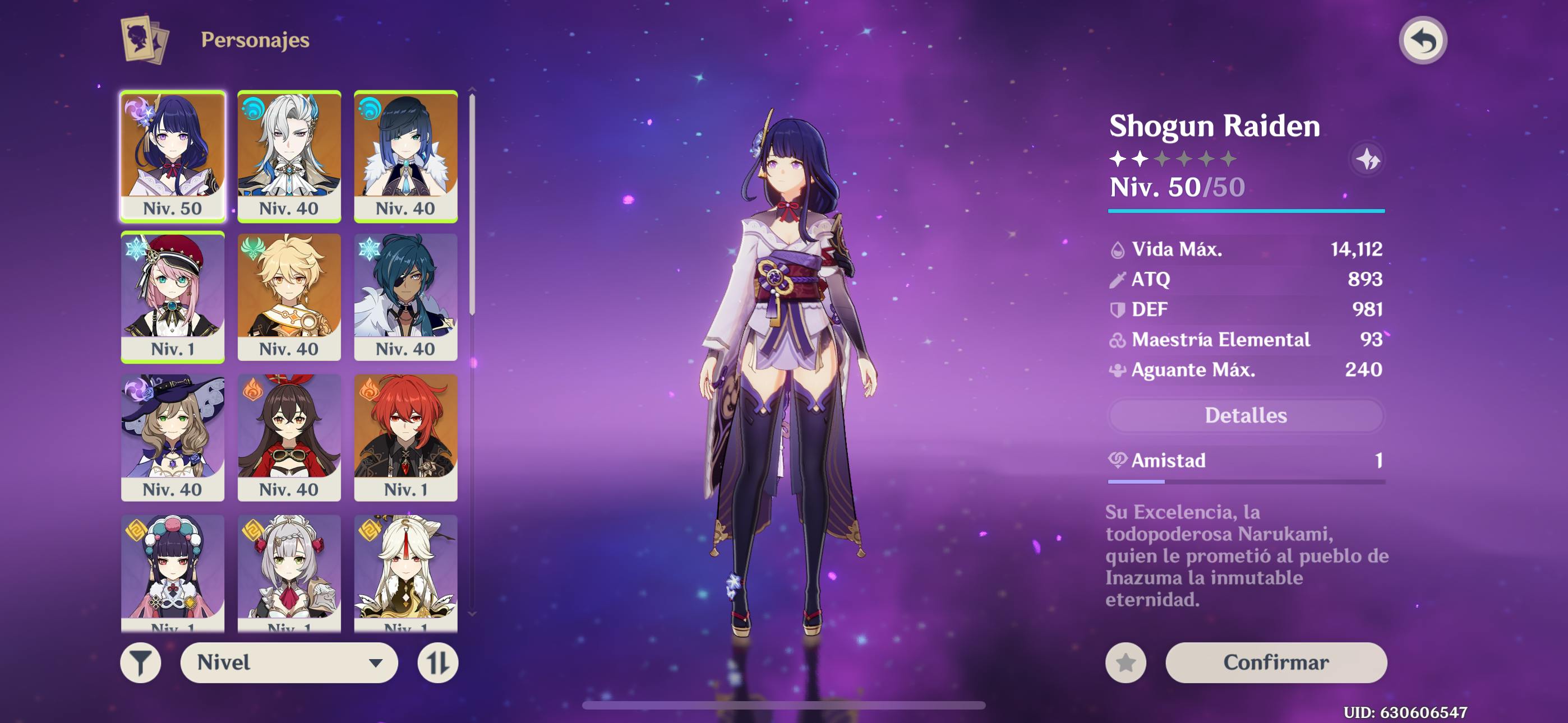Go back using the return arrow button
The height and width of the screenshot is (723, 1568).
pos(1422,41)
